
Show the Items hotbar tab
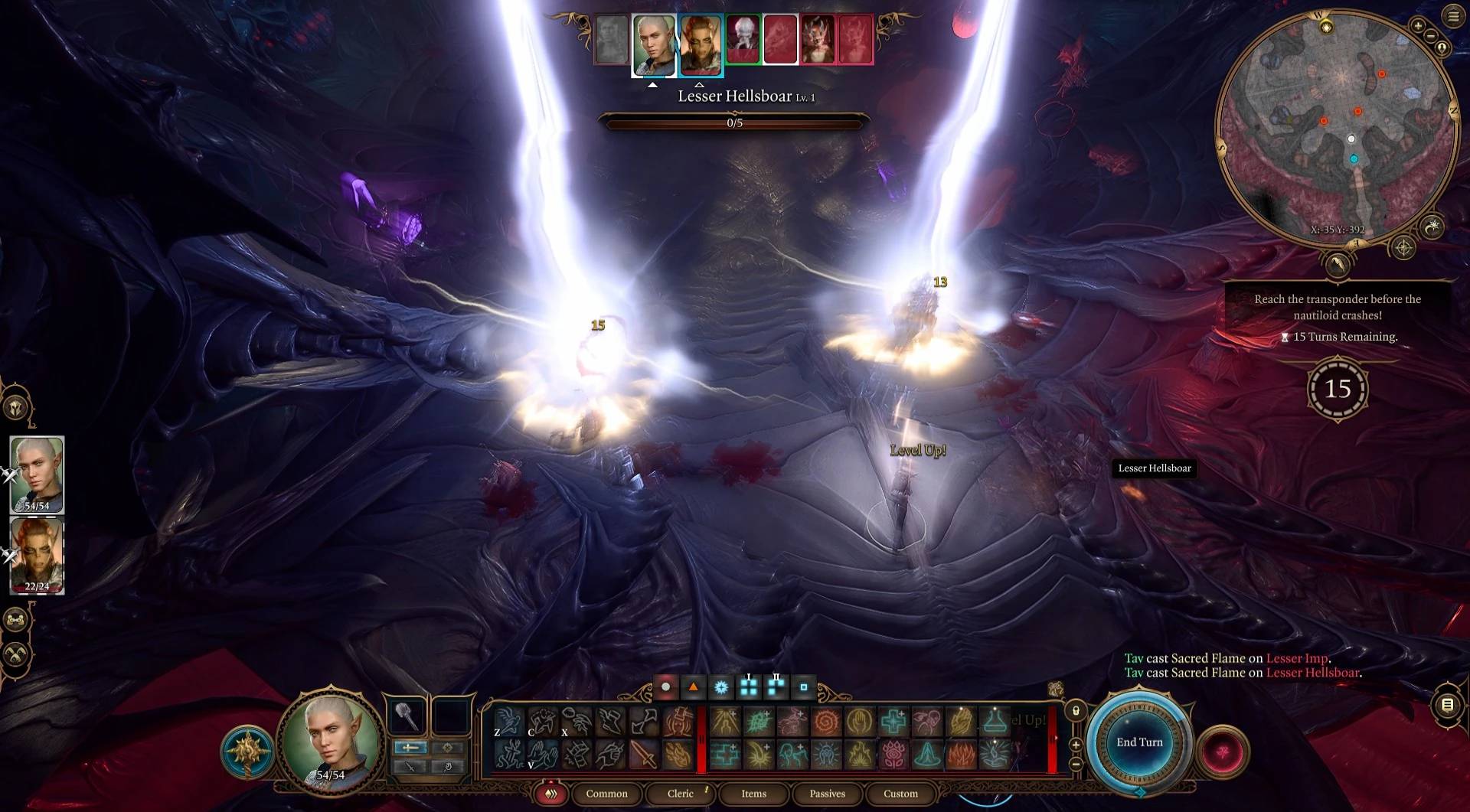pos(753,794)
